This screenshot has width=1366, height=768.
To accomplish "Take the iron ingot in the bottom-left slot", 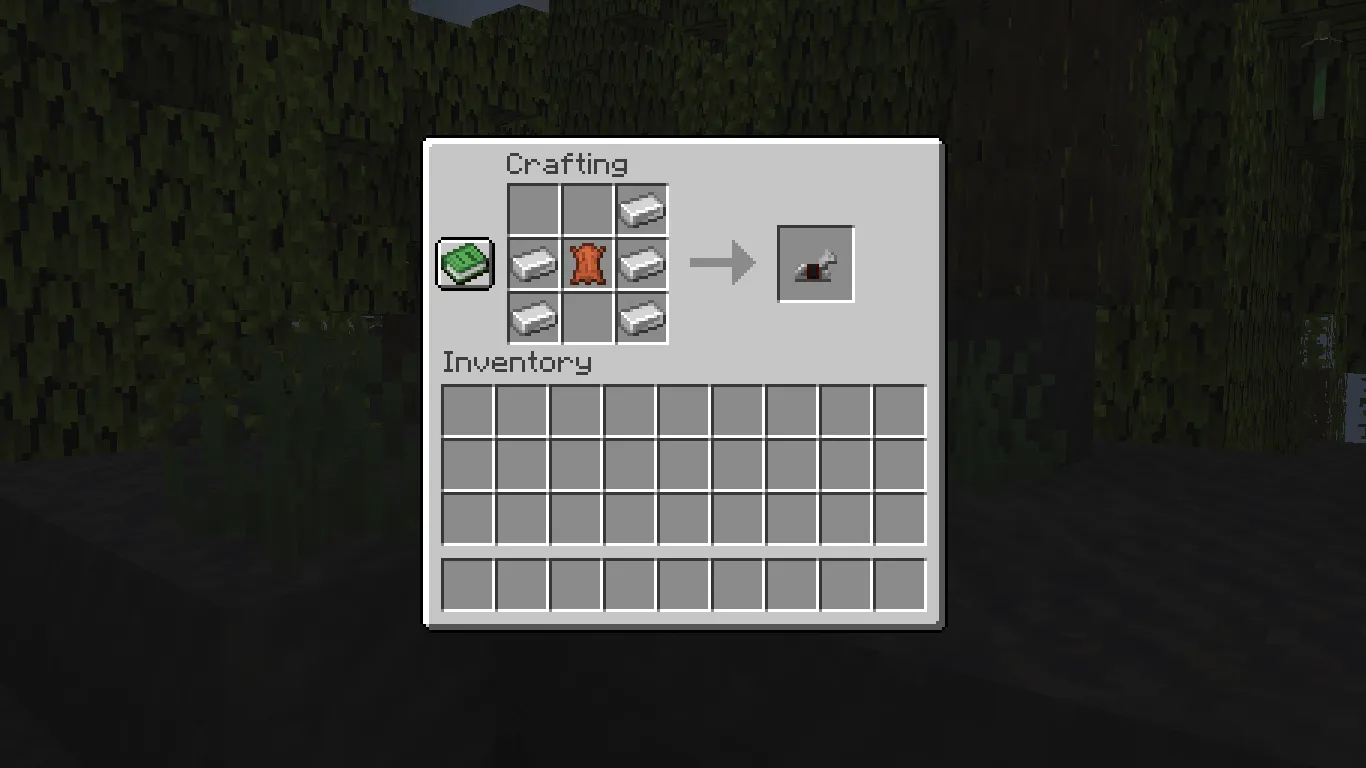I will pos(534,317).
